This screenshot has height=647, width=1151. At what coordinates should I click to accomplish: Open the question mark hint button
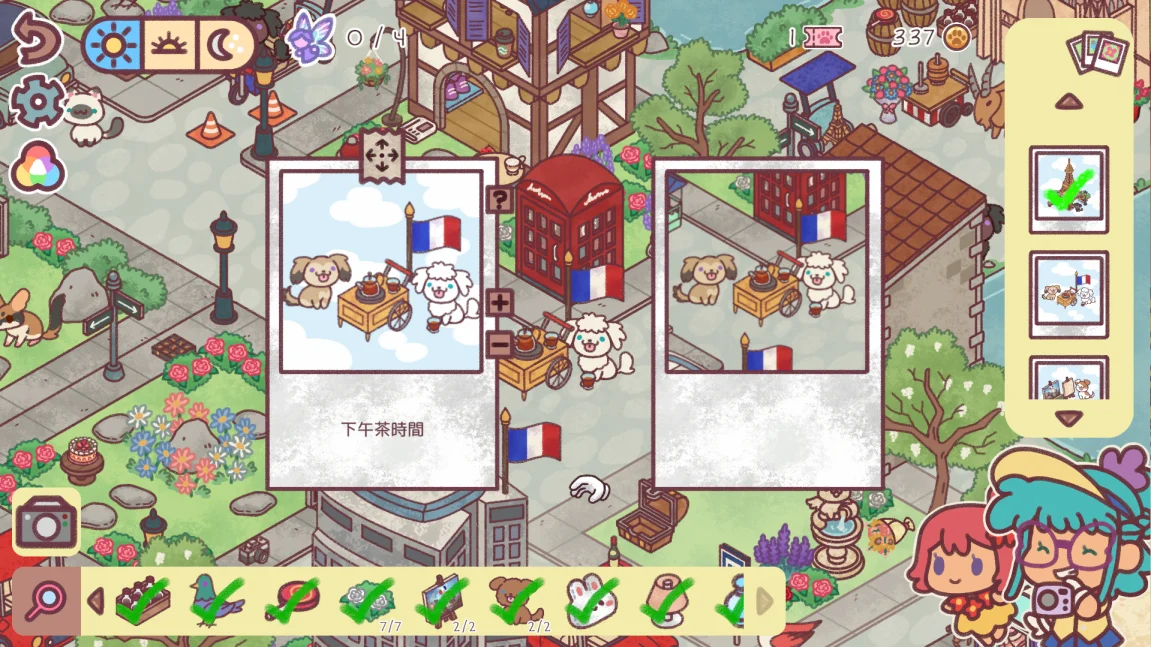coord(500,199)
